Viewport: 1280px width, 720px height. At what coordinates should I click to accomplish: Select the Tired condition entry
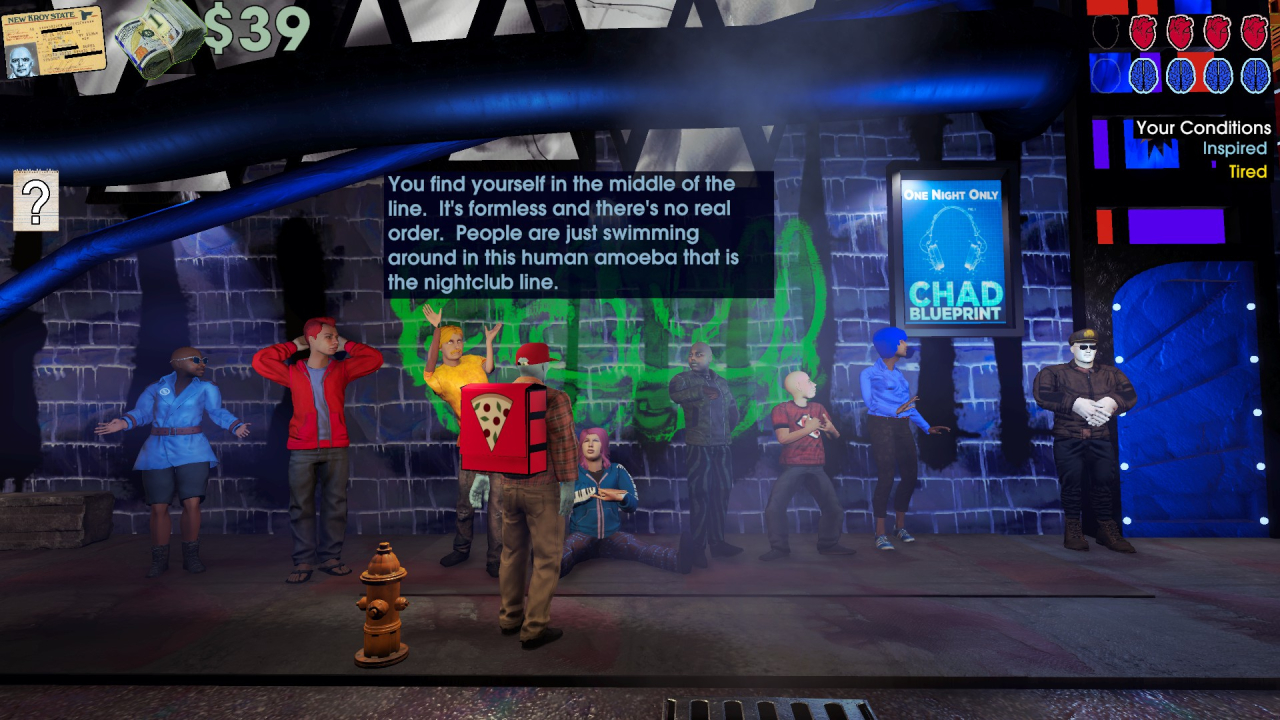1247,172
